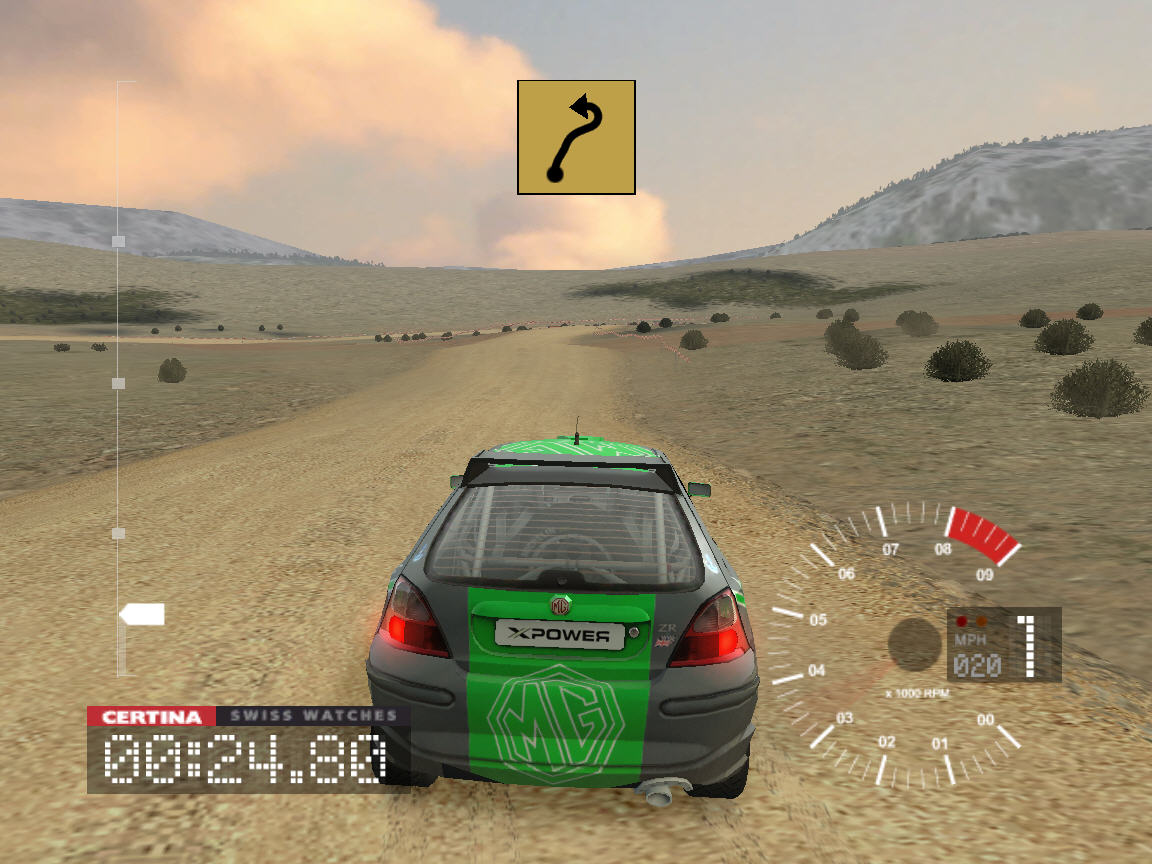Image resolution: width=1152 pixels, height=864 pixels.
Task: Click the left-turn pace note icon
Action: pos(576,137)
